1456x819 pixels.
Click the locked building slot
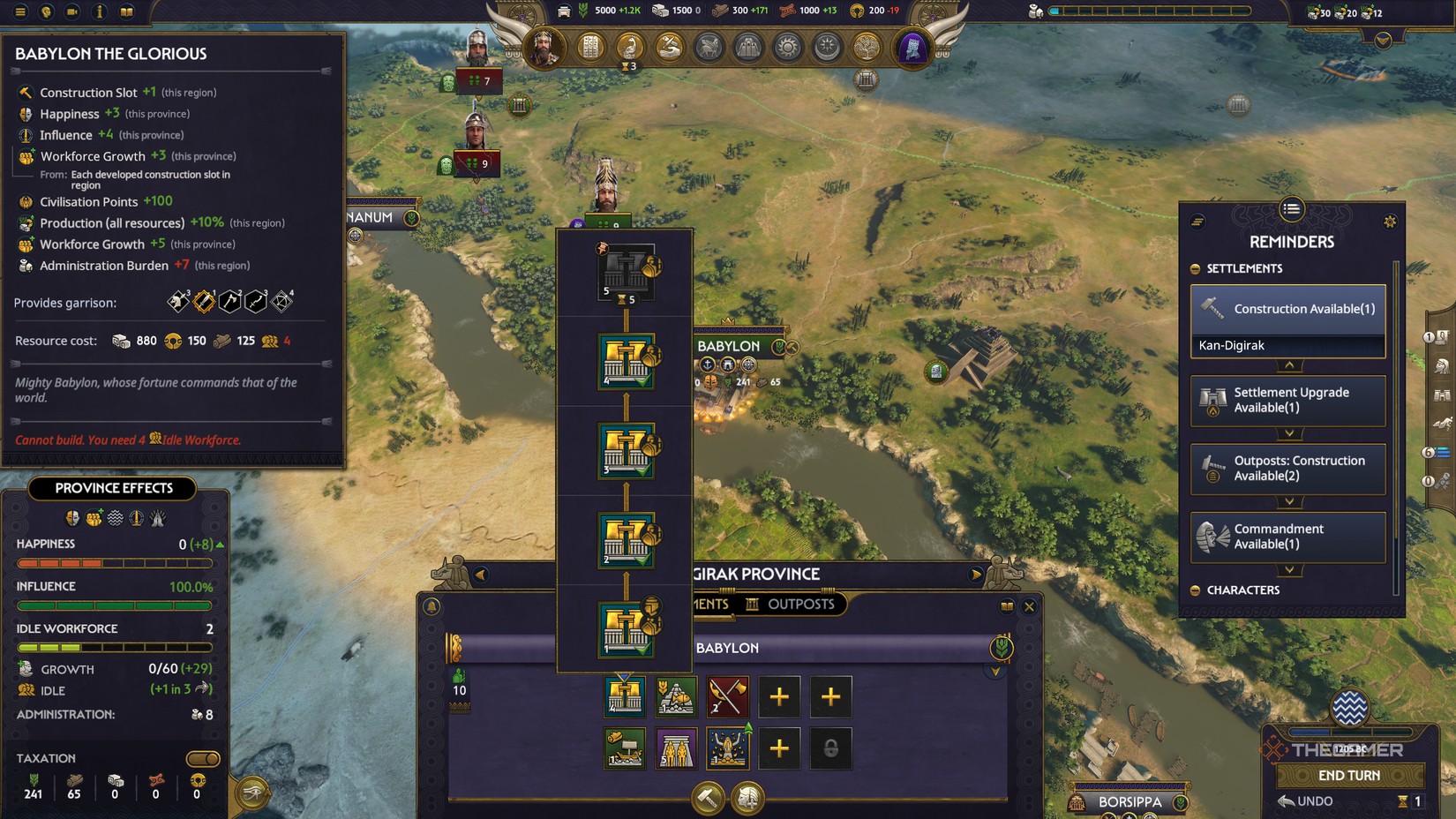click(830, 748)
